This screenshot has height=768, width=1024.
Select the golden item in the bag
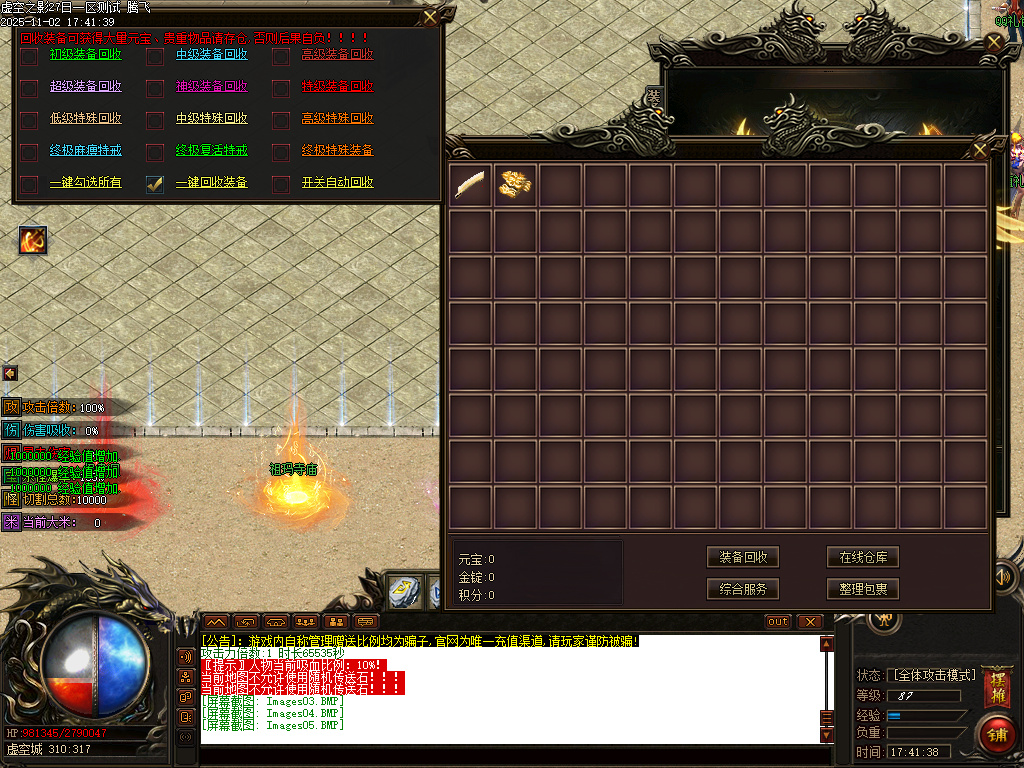point(515,184)
